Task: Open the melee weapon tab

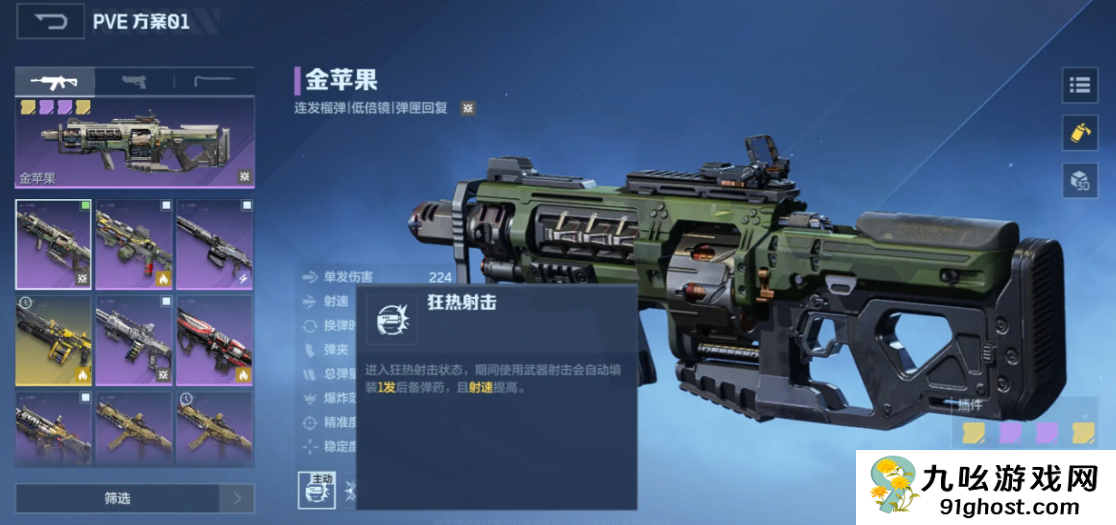Action: 214,82
